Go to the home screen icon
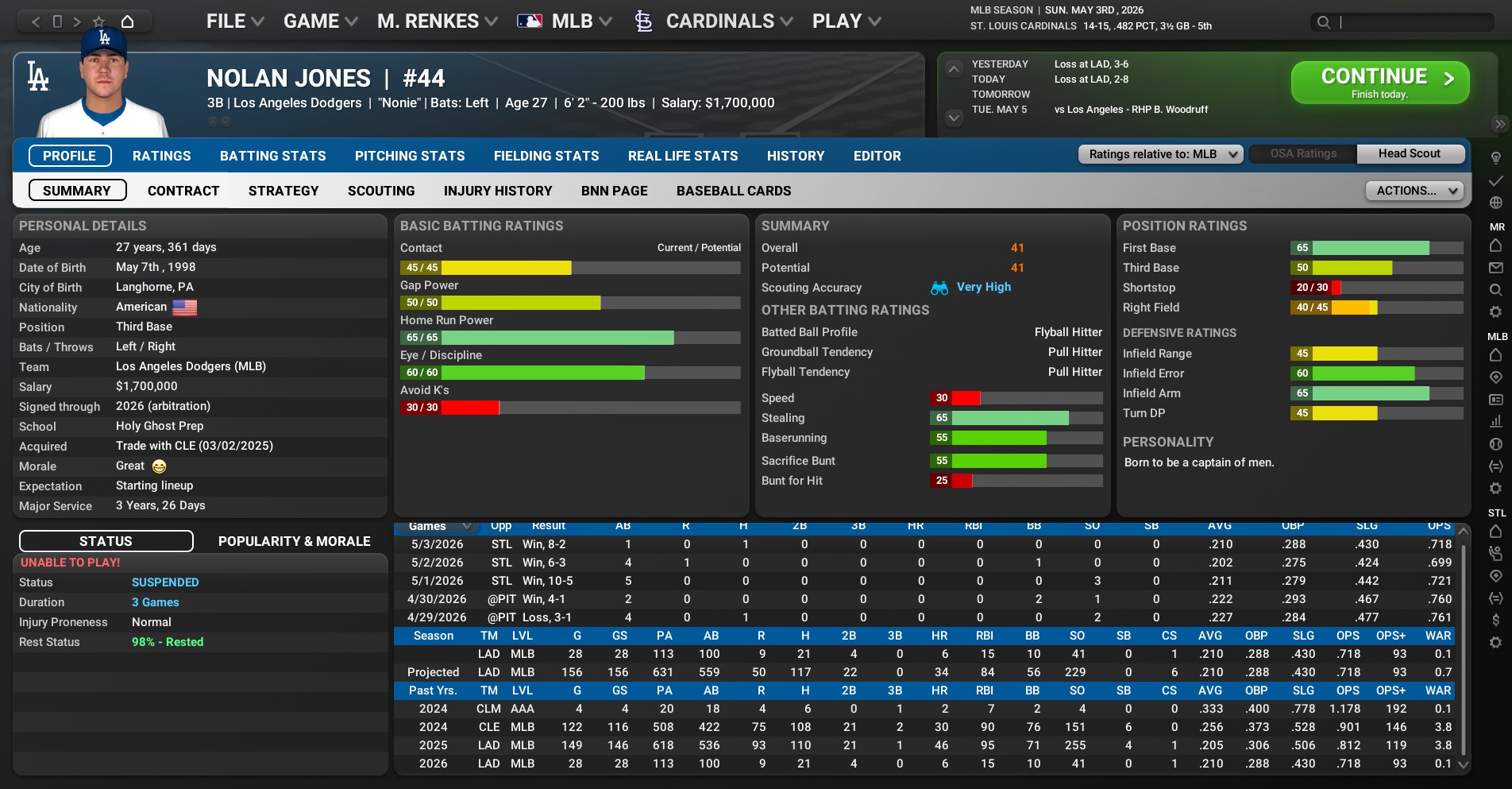 point(127,21)
